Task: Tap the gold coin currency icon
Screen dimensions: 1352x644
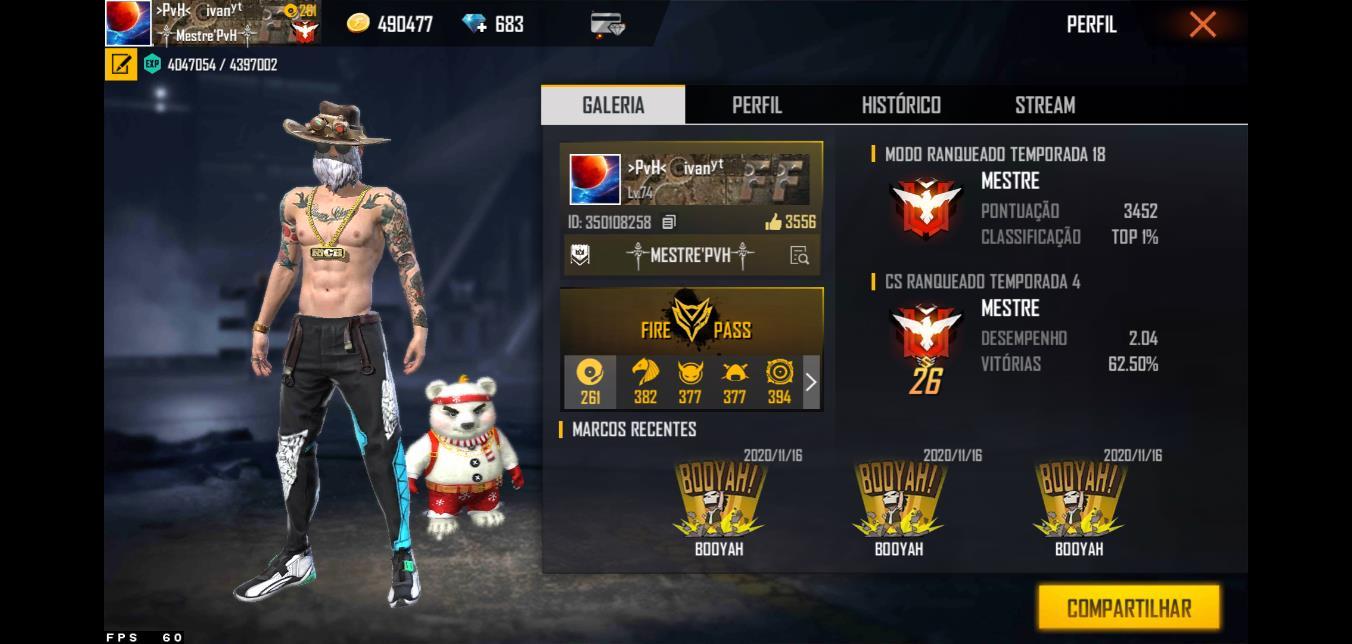Action: click(357, 23)
